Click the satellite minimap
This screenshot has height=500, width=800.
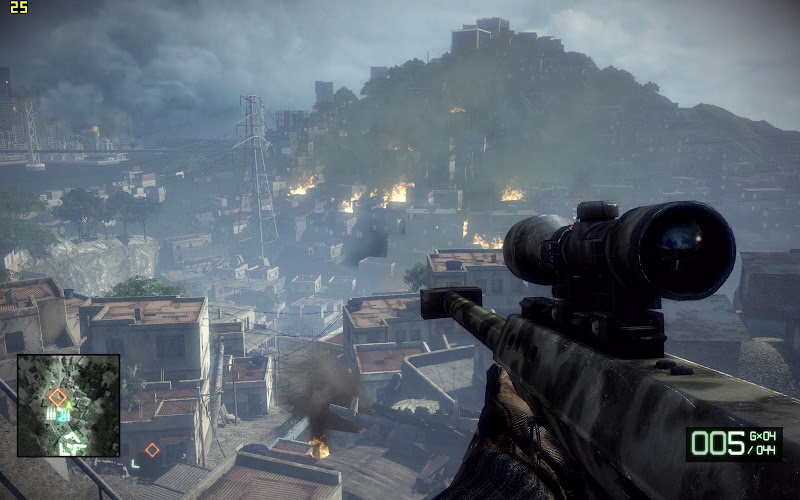[x=68, y=404]
